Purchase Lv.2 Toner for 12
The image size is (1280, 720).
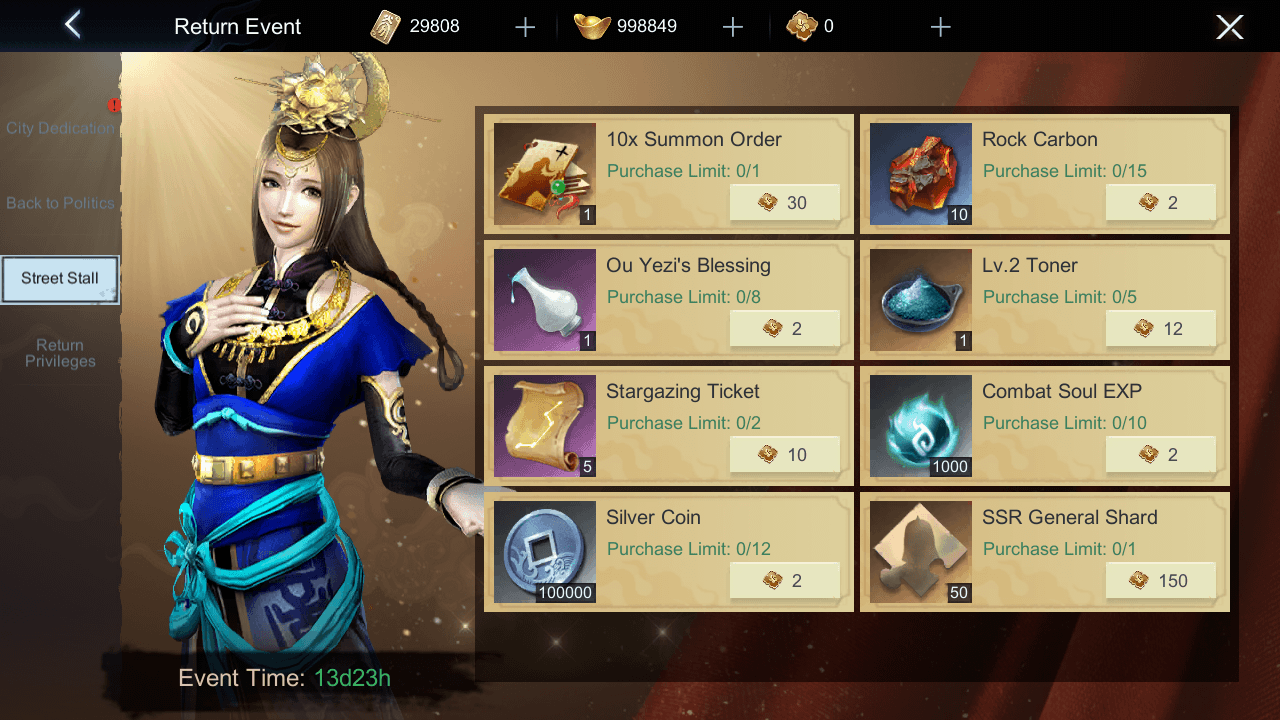click(x=1160, y=329)
